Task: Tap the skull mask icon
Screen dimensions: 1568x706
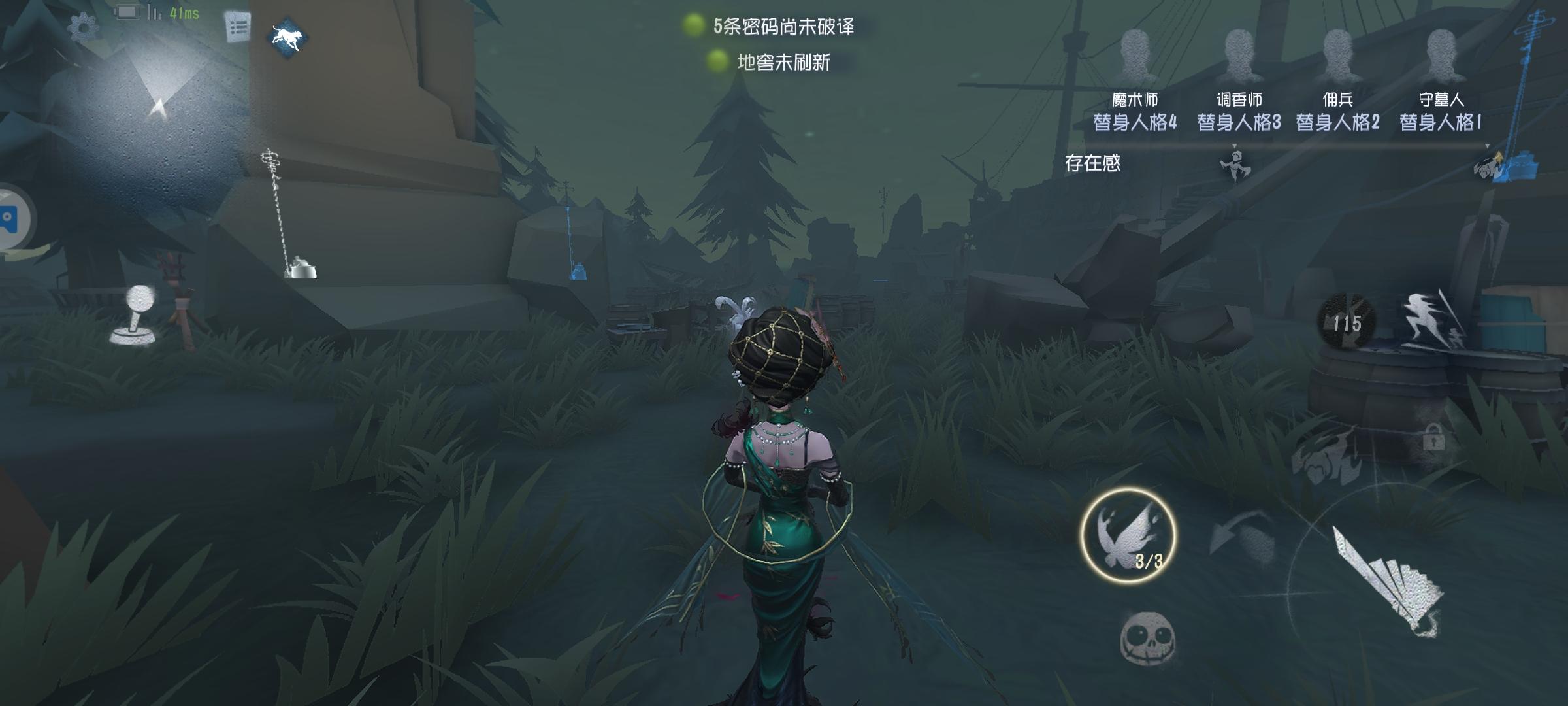Action: click(1147, 637)
